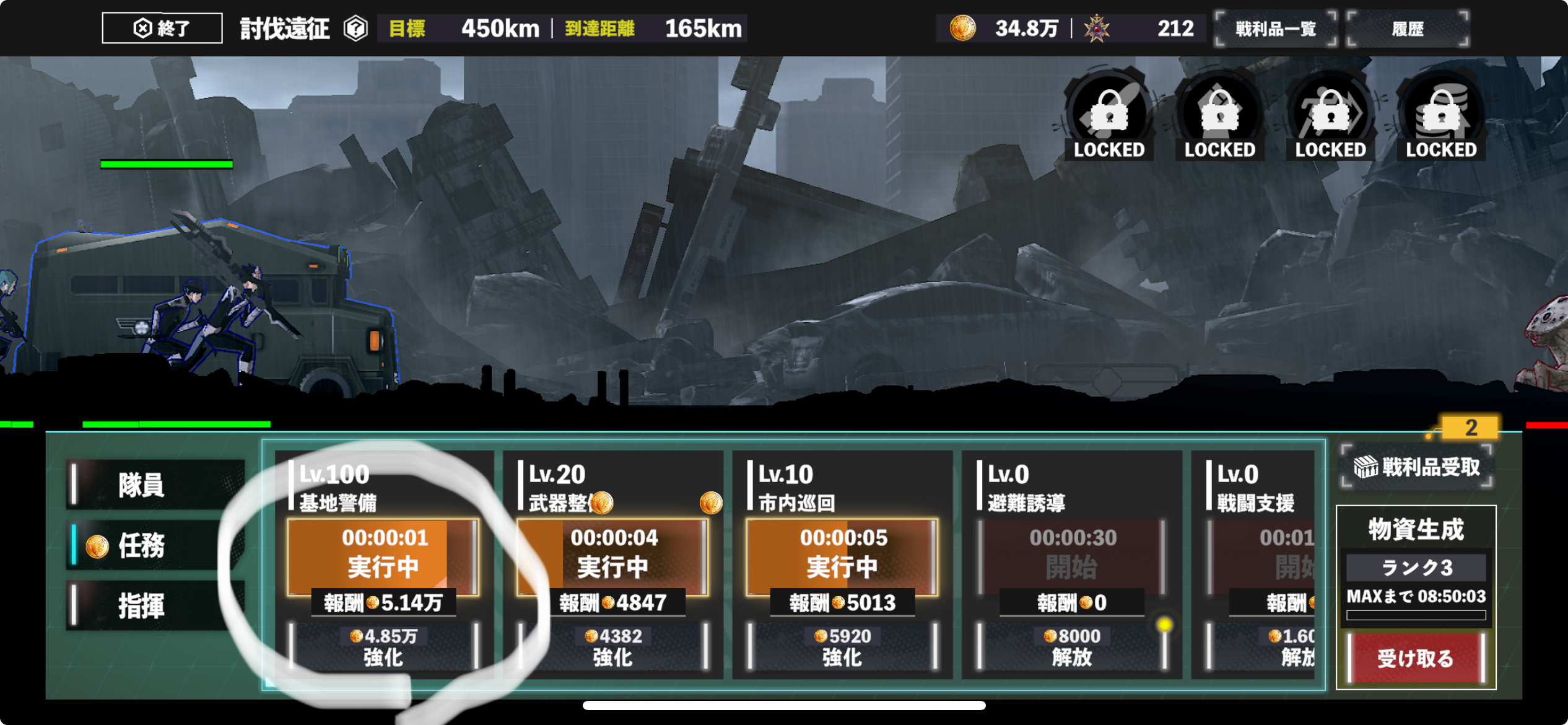1568x725 pixels.
Task: Open the help icon beside 討伐遠征
Action: [356, 29]
